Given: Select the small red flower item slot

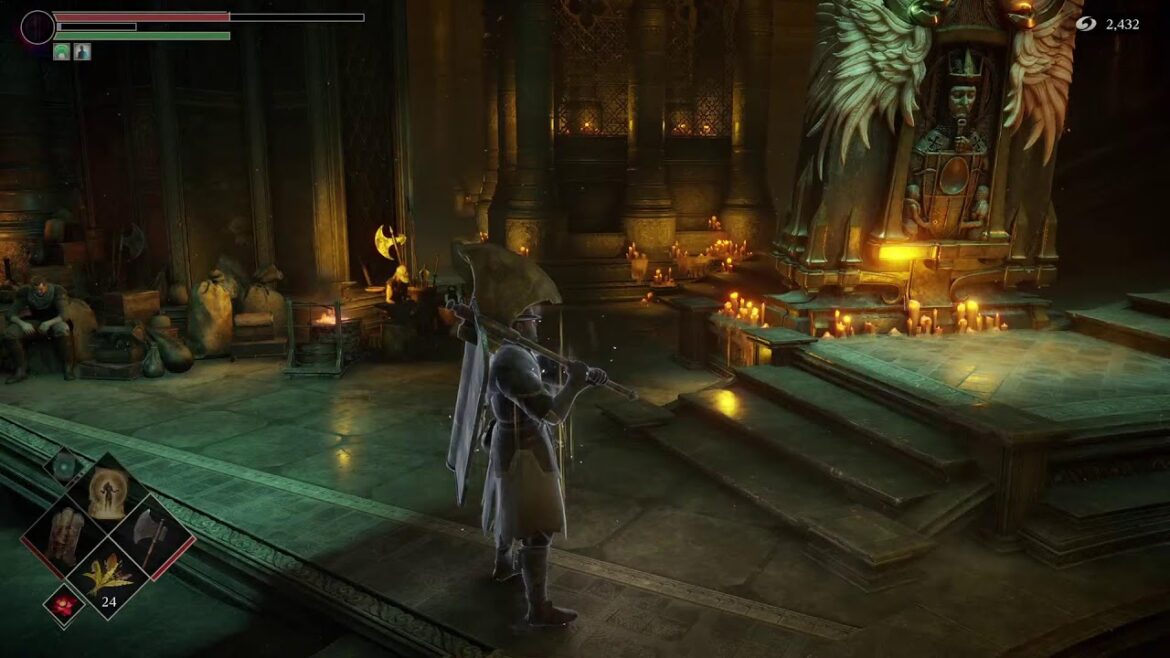Looking at the screenshot, I should tap(64, 605).
